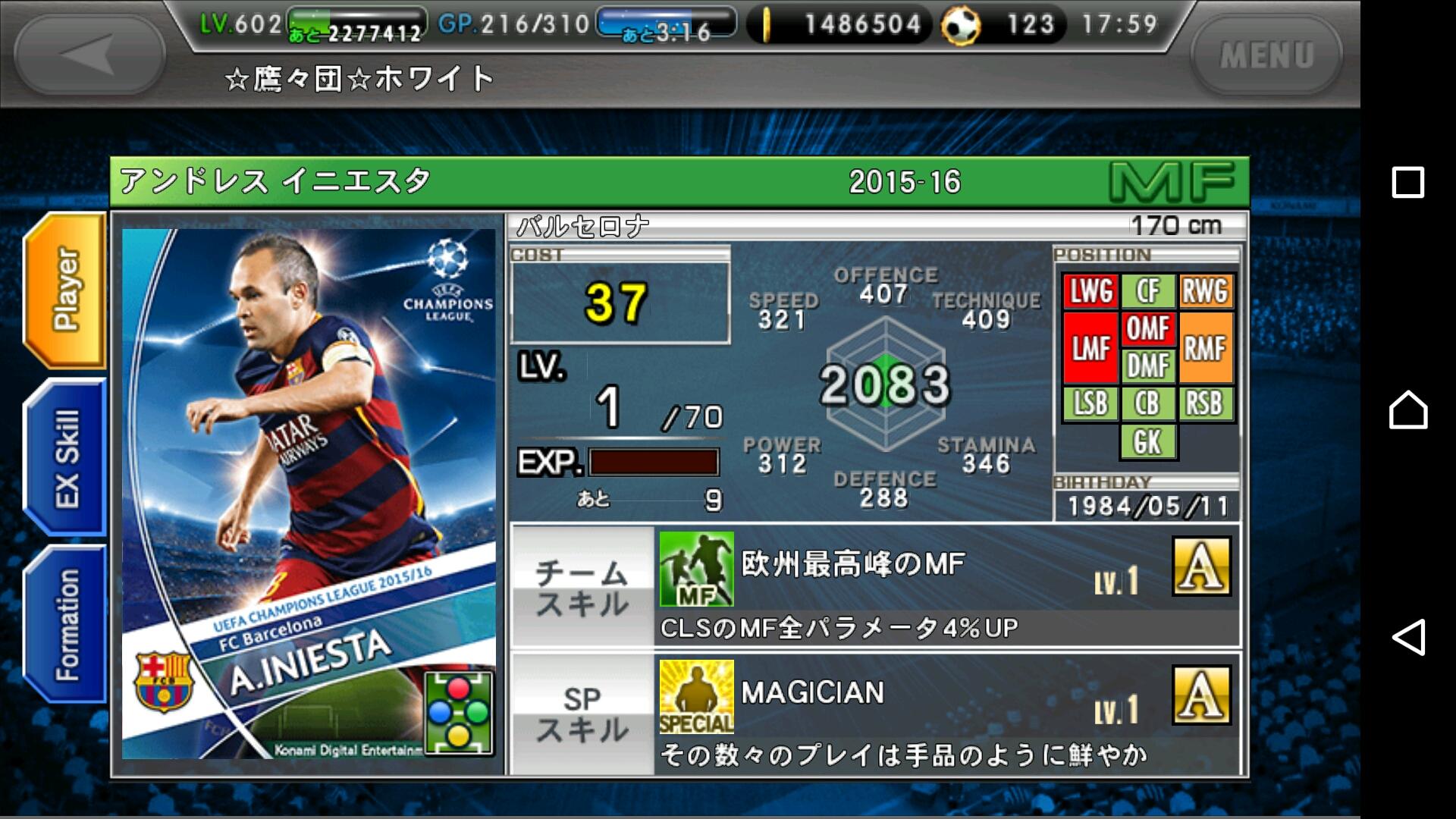Go back with the arrow button
Viewport: 1456px width, 819px height.
point(89,55)
